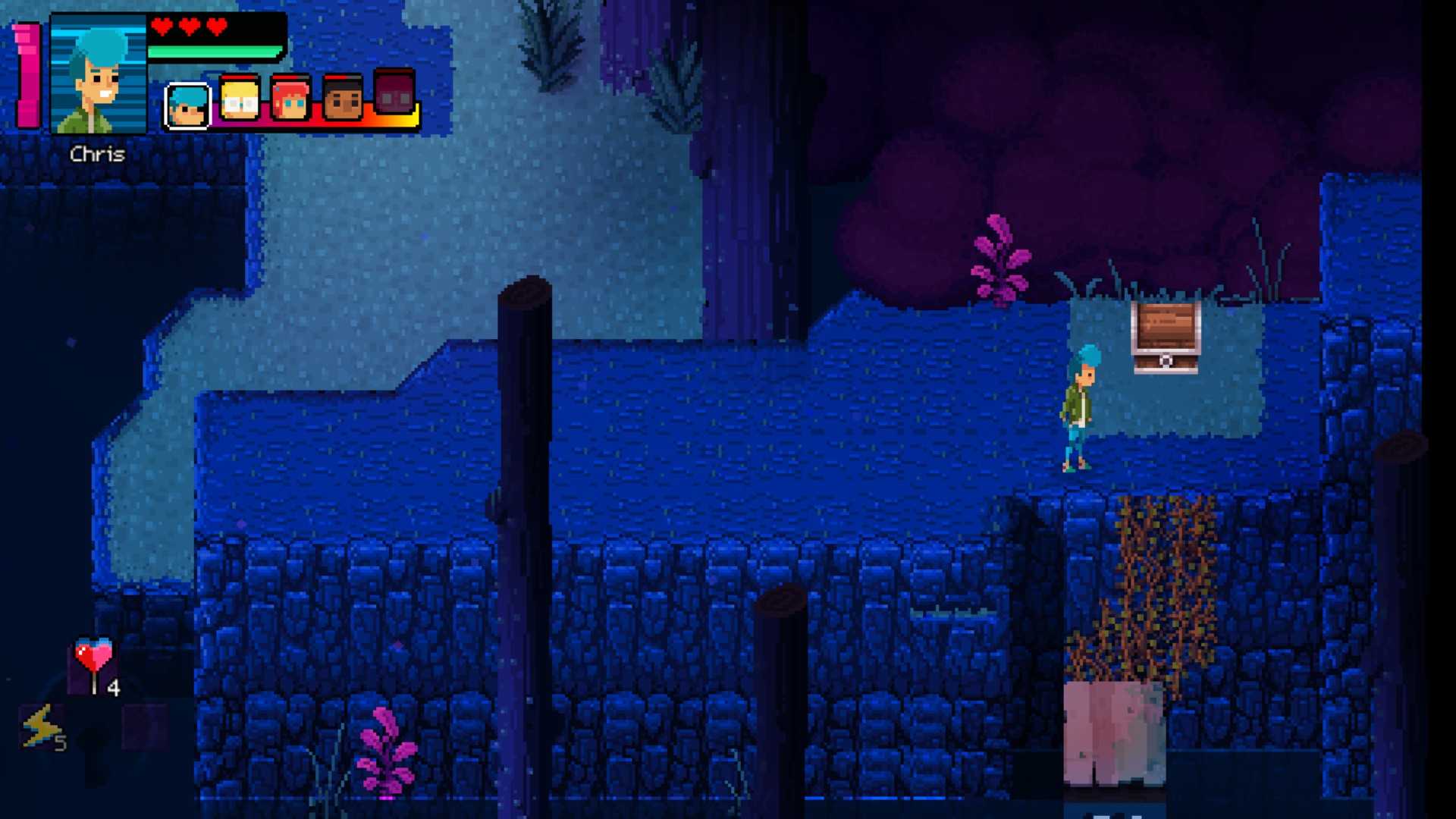Pick the darkened, unavailable party member icon
This screenshot has height=819, width=1456.
click(x=394, y=93)
